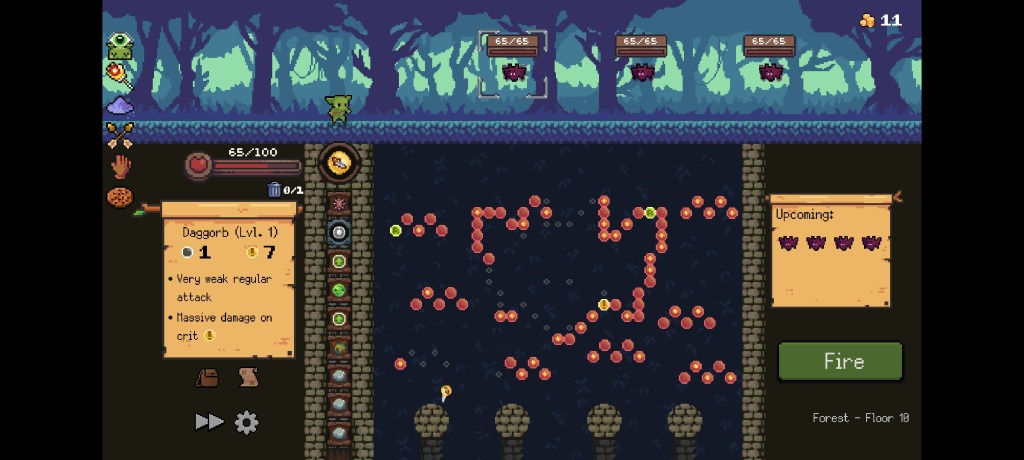
Task: Inspect the flower wand relic
Action: (119, 74)
